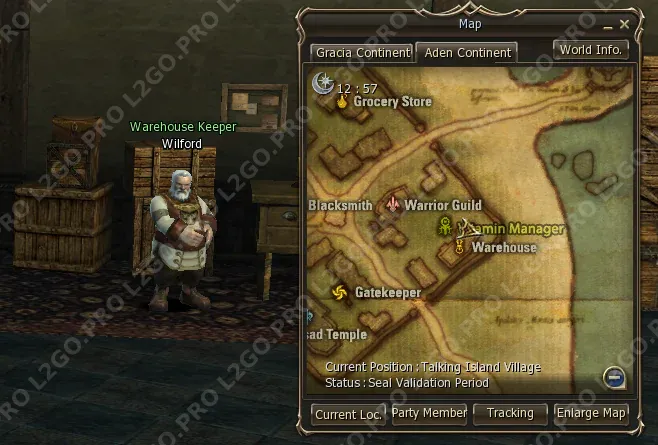
Task: Toggle Party Member display
Action: 429,413
